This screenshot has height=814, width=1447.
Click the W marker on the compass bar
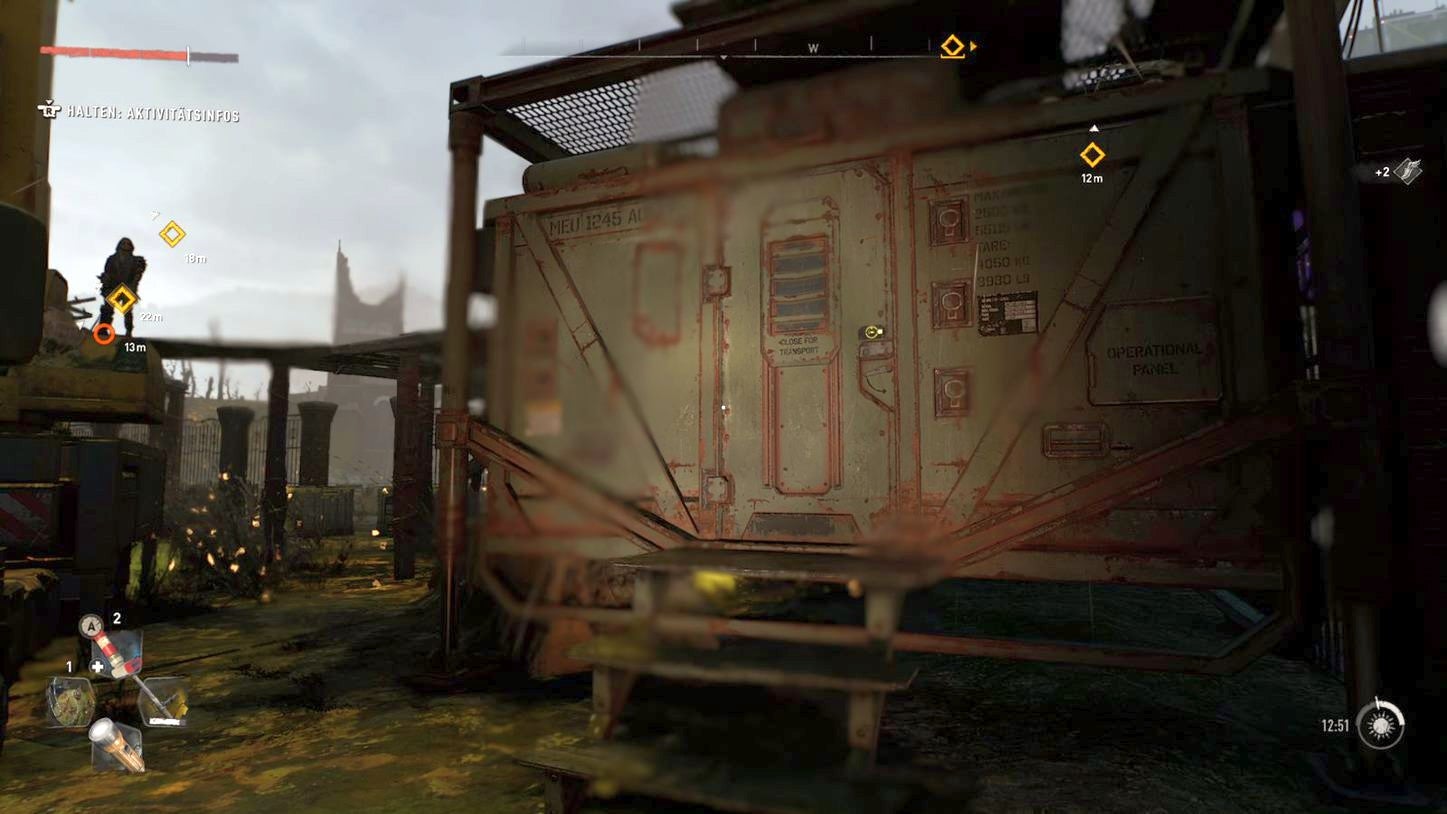[x=812, y=46]
